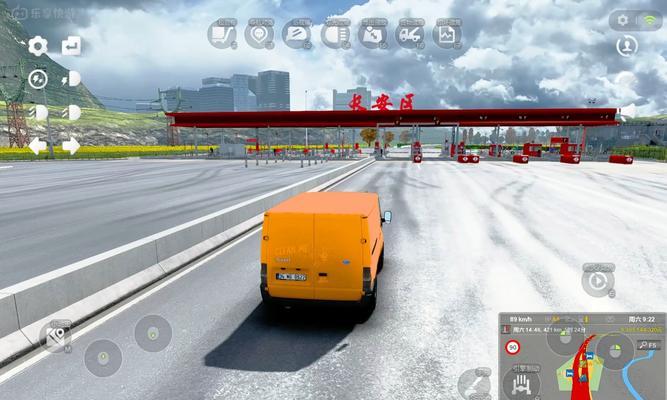Open the route graph icon in top bar
This screenshot has height=400, width=667.
click(222, 34)
